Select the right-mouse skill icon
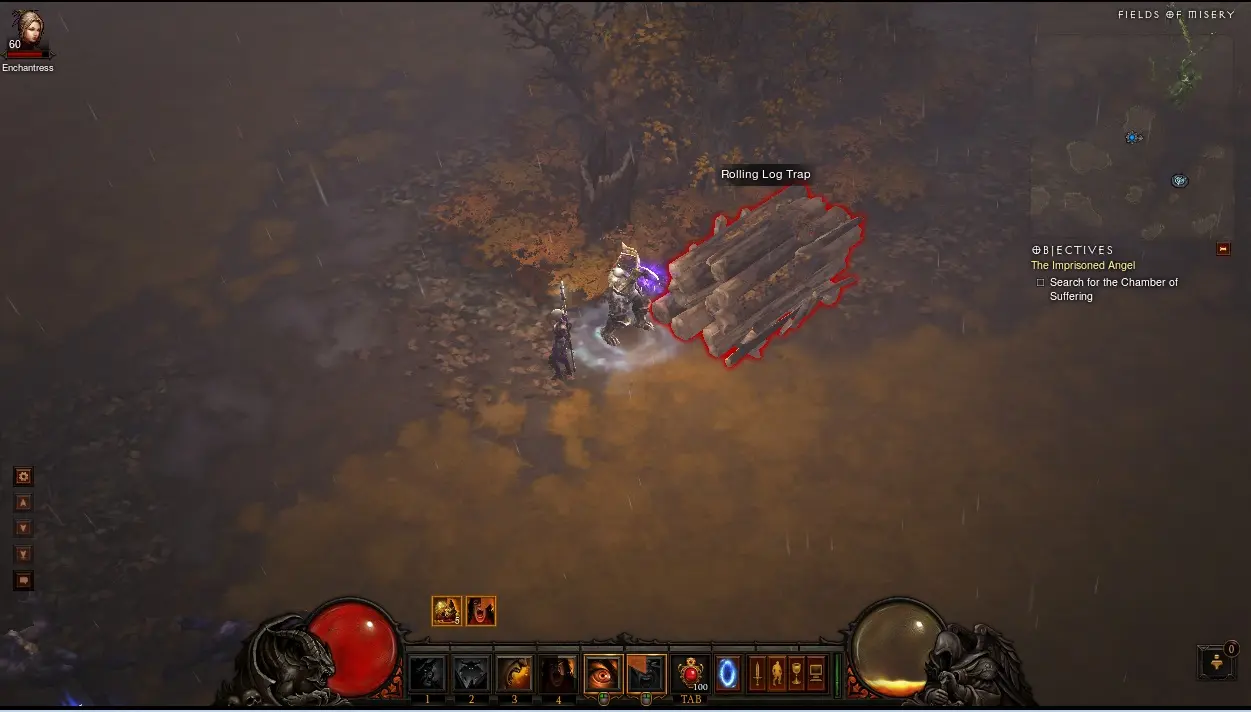The height and width of the screenshot is (712, 1251). coord(646,674)
